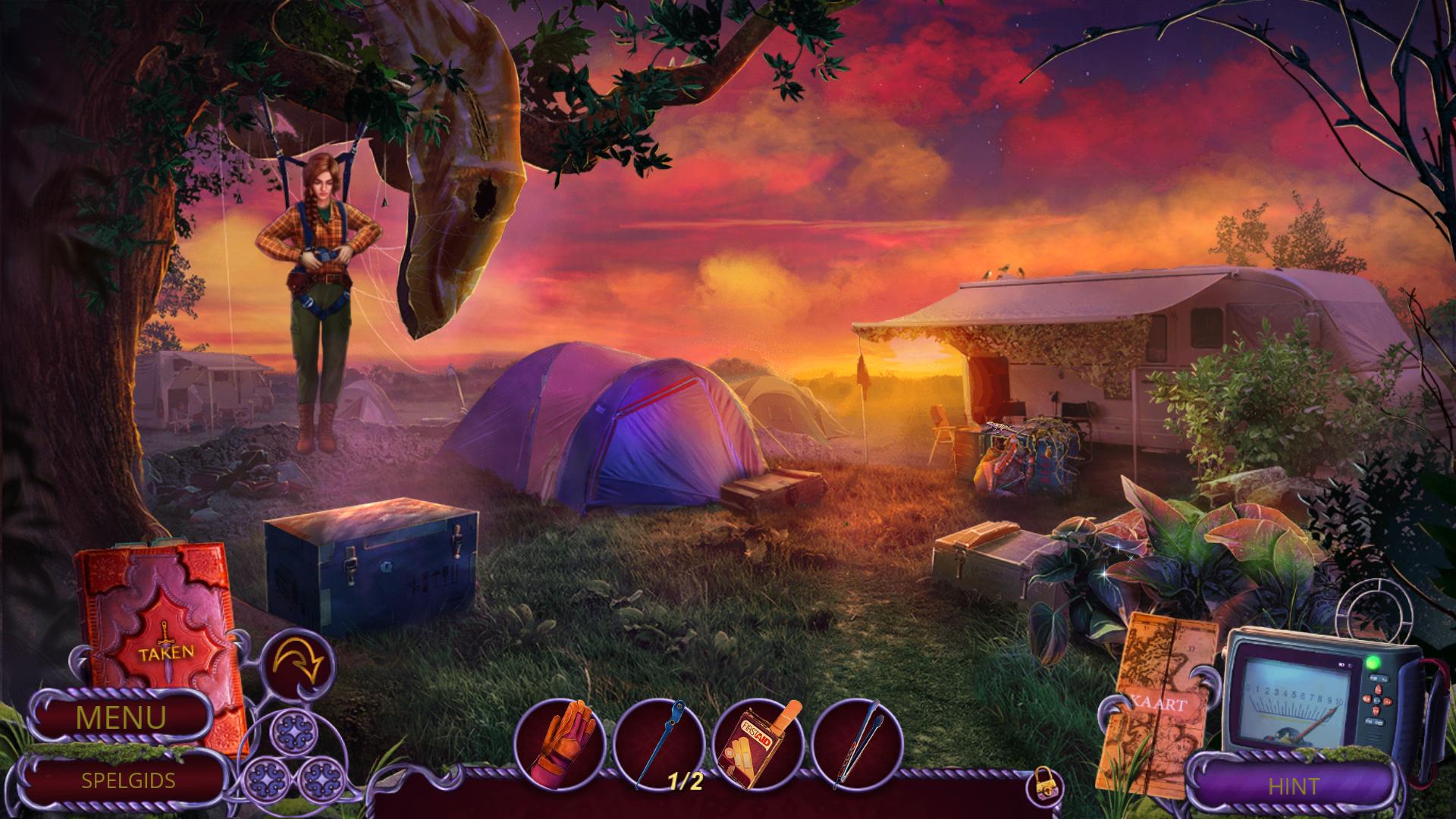The width and height of the screenshot is (1456, 819).
Task: Open the MENU button
Action: [x=121, y=717]
